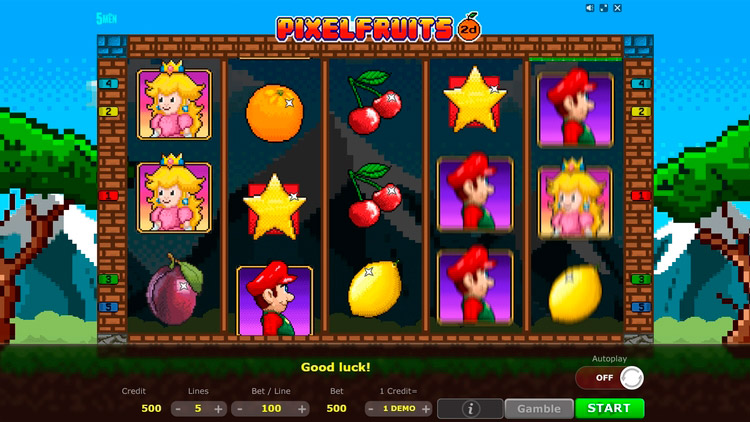Switch the game to fullscreen mode
Screen dimensions: 750x422
tap(604, 8)
